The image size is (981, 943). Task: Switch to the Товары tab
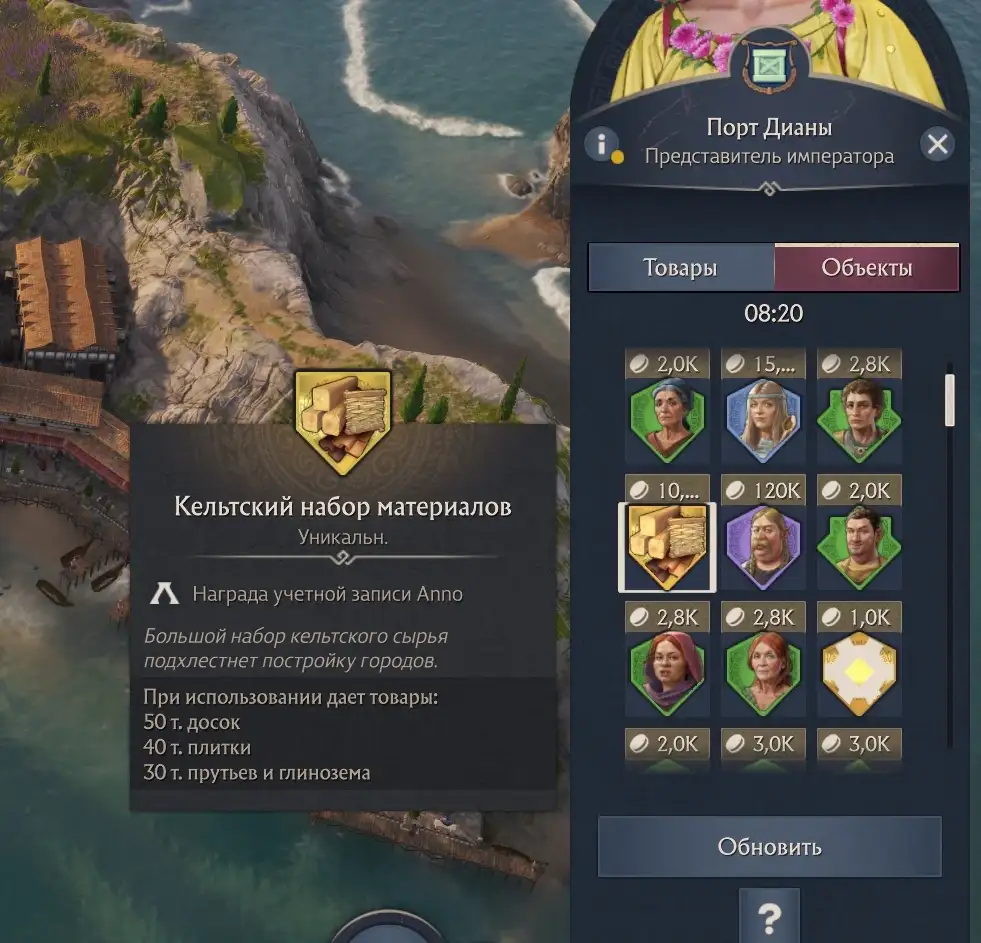click(x=680, y=268)
